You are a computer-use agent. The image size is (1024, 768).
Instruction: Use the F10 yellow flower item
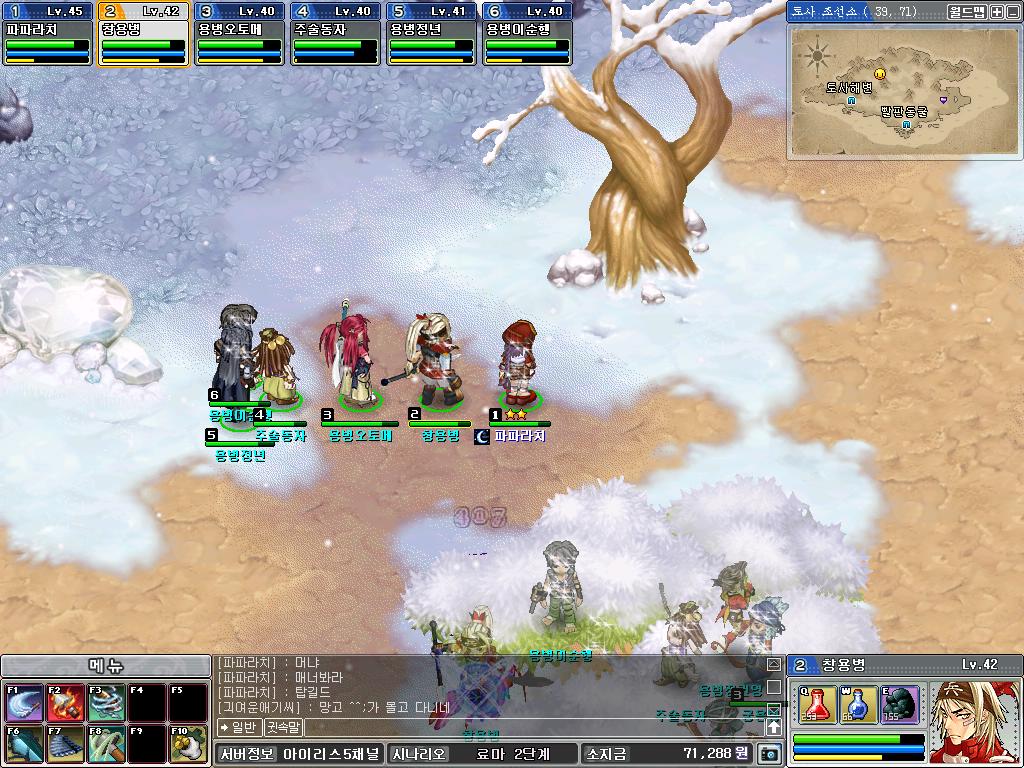click(x=187, y=745)
